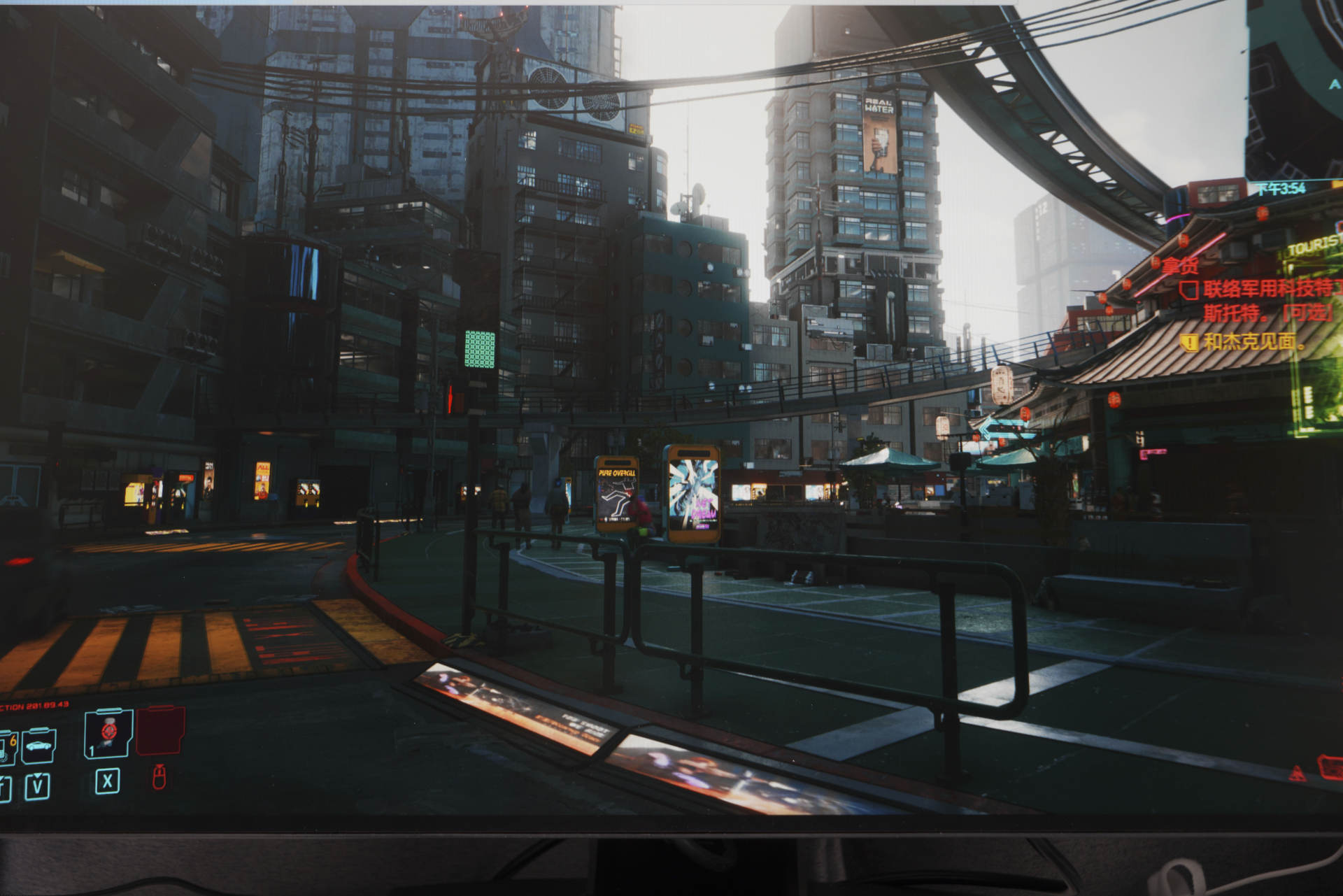
Task: Use the grenade quick slot
Action: click(x=108, y=733)
